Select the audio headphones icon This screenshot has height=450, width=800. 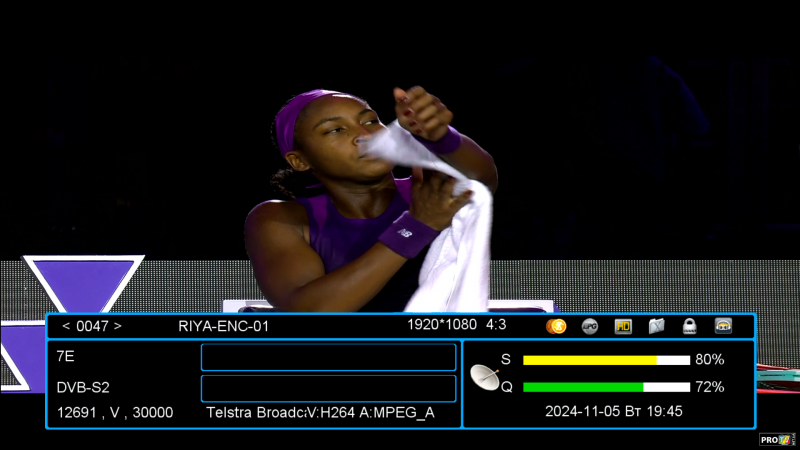[x=723, y=326]
